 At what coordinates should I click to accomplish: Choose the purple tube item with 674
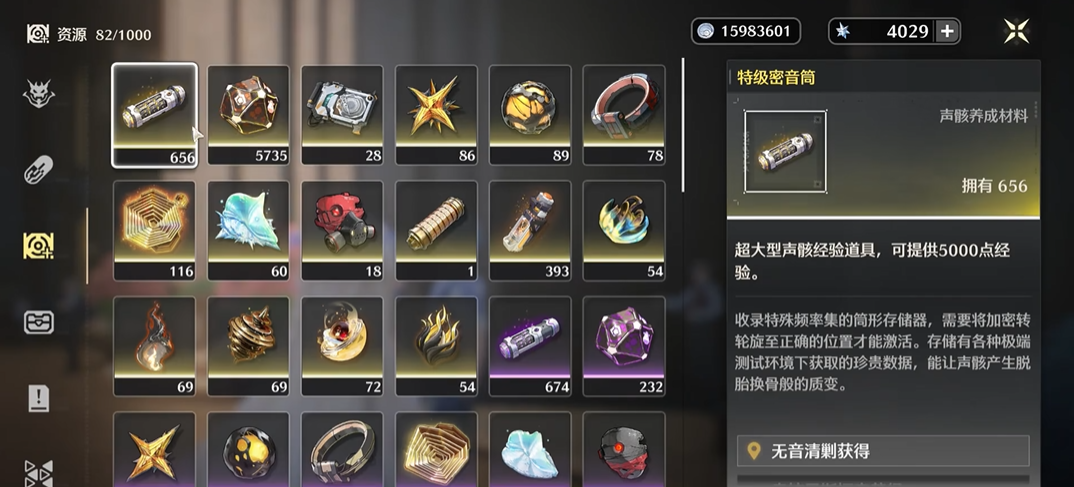coord(530,345)
